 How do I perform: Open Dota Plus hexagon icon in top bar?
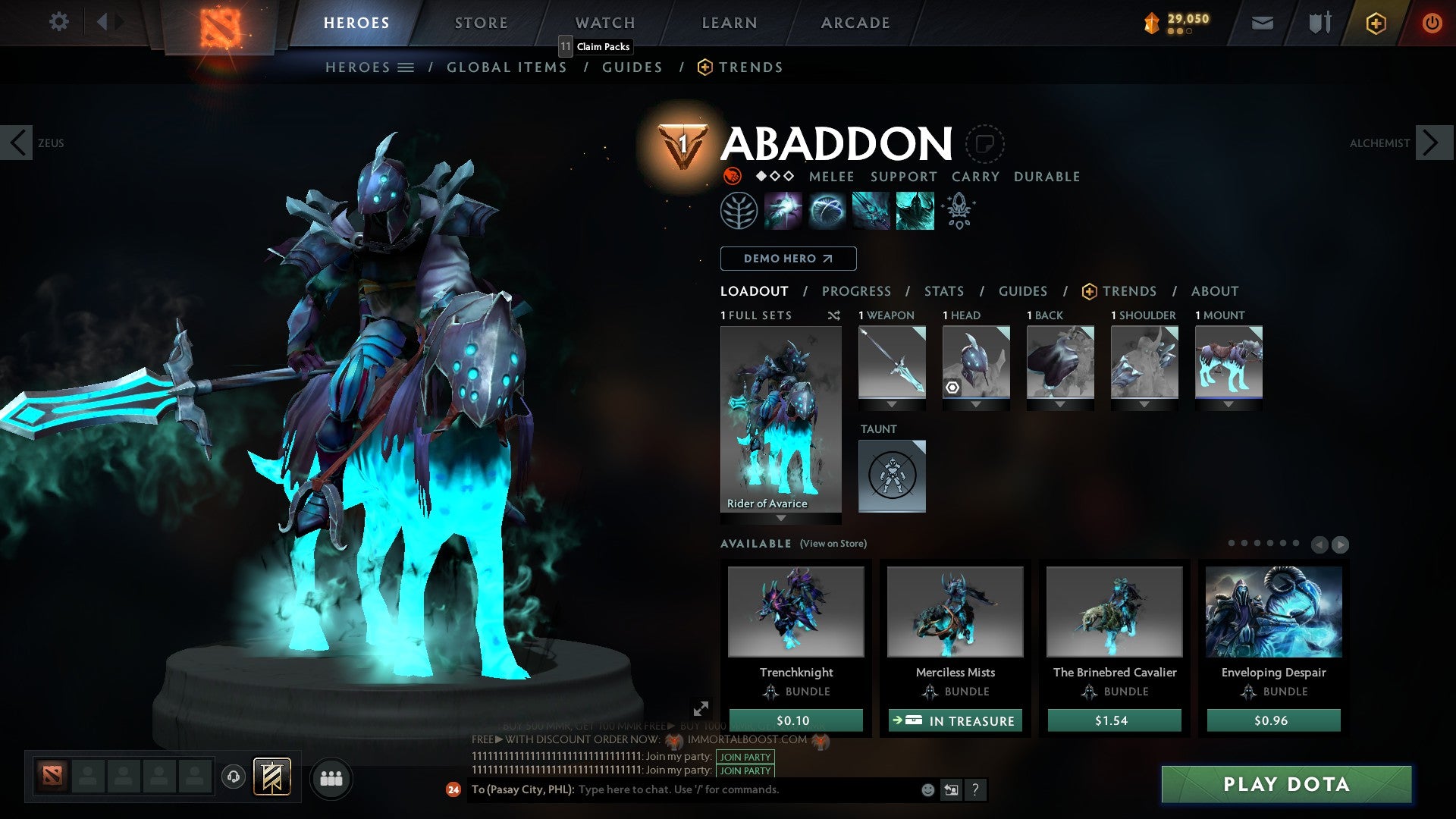point(1376,23)
